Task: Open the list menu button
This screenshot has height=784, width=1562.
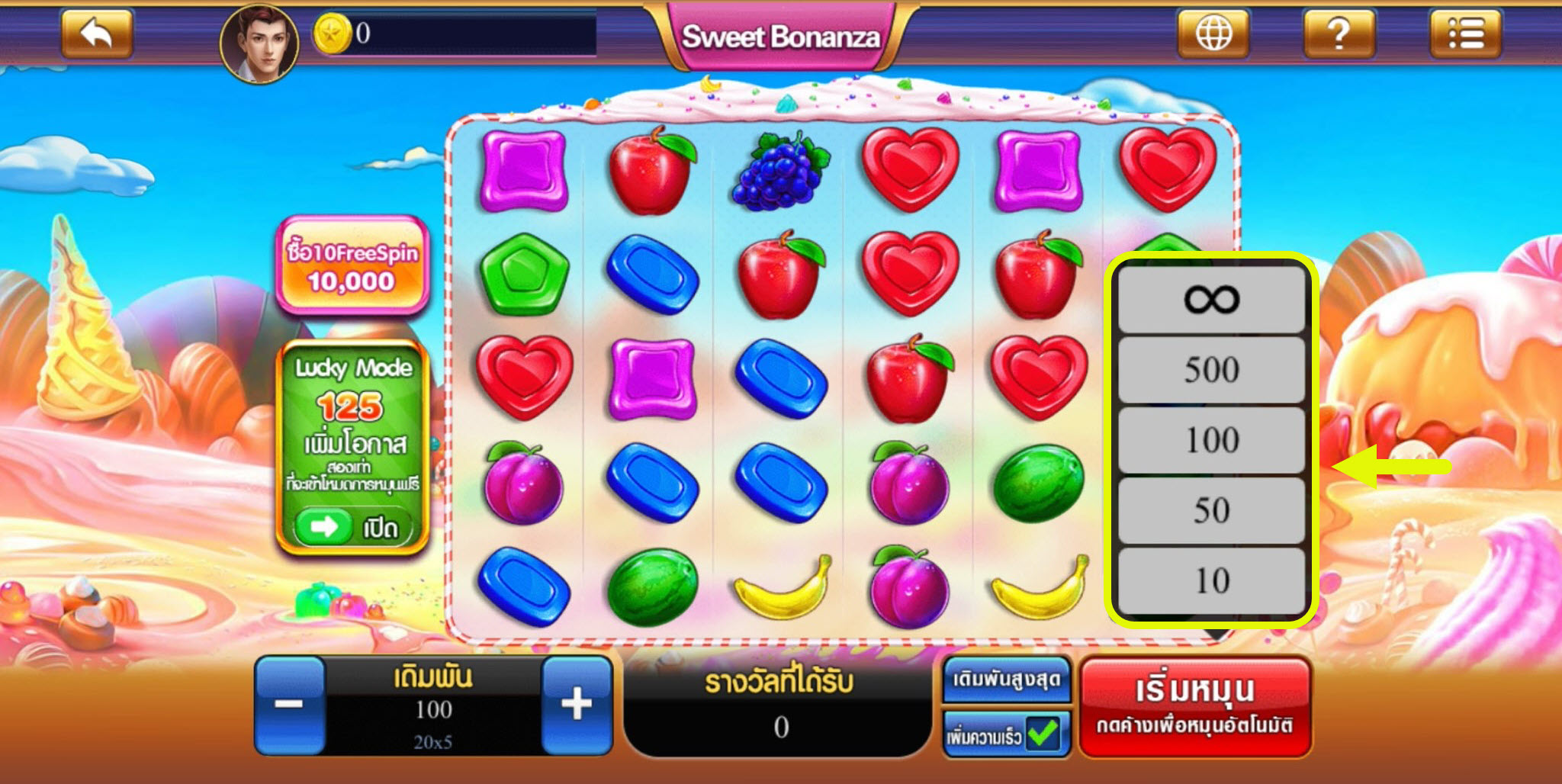Action: point(1465,34)
